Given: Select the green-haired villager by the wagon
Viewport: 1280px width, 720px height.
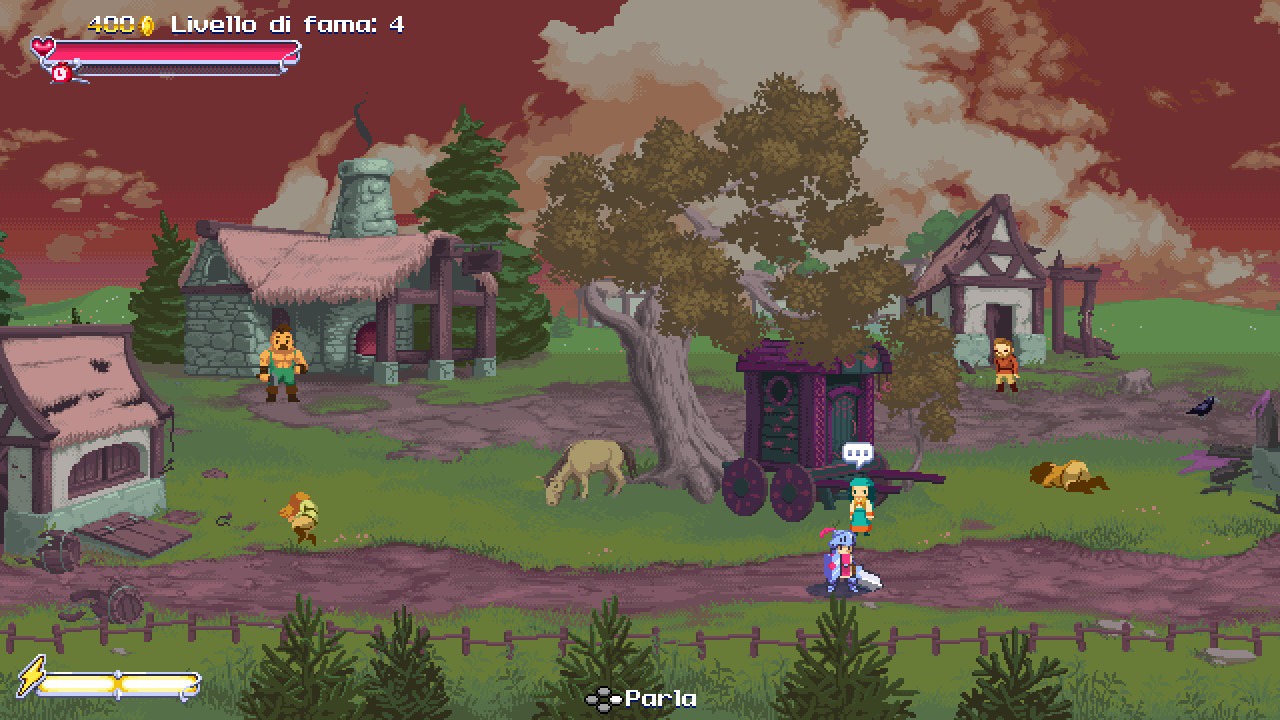Looking at the screenshot, I should pos(862,500).
